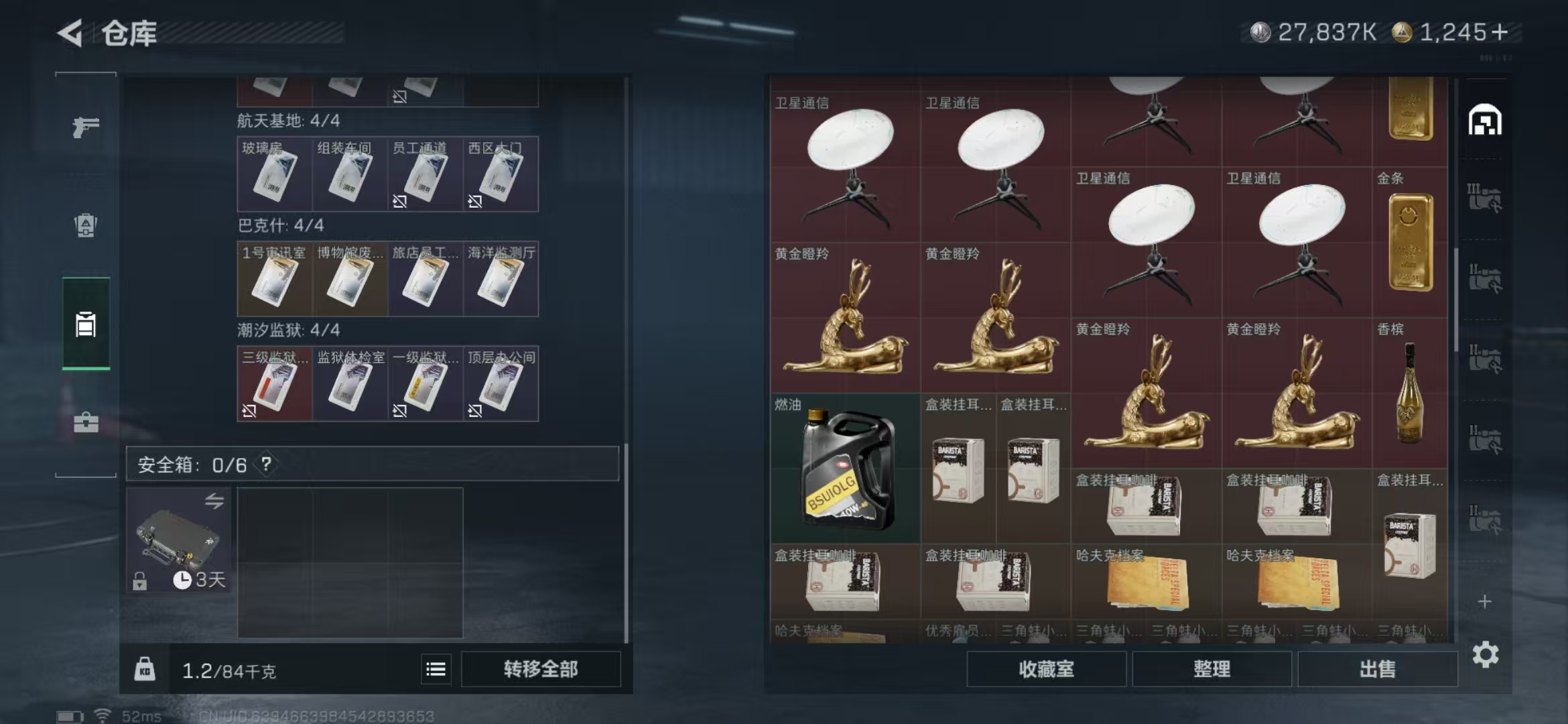Open the supplies briefcase tab at bottom left
Screen dimensions: 1568x724
(x=85, y=422)
